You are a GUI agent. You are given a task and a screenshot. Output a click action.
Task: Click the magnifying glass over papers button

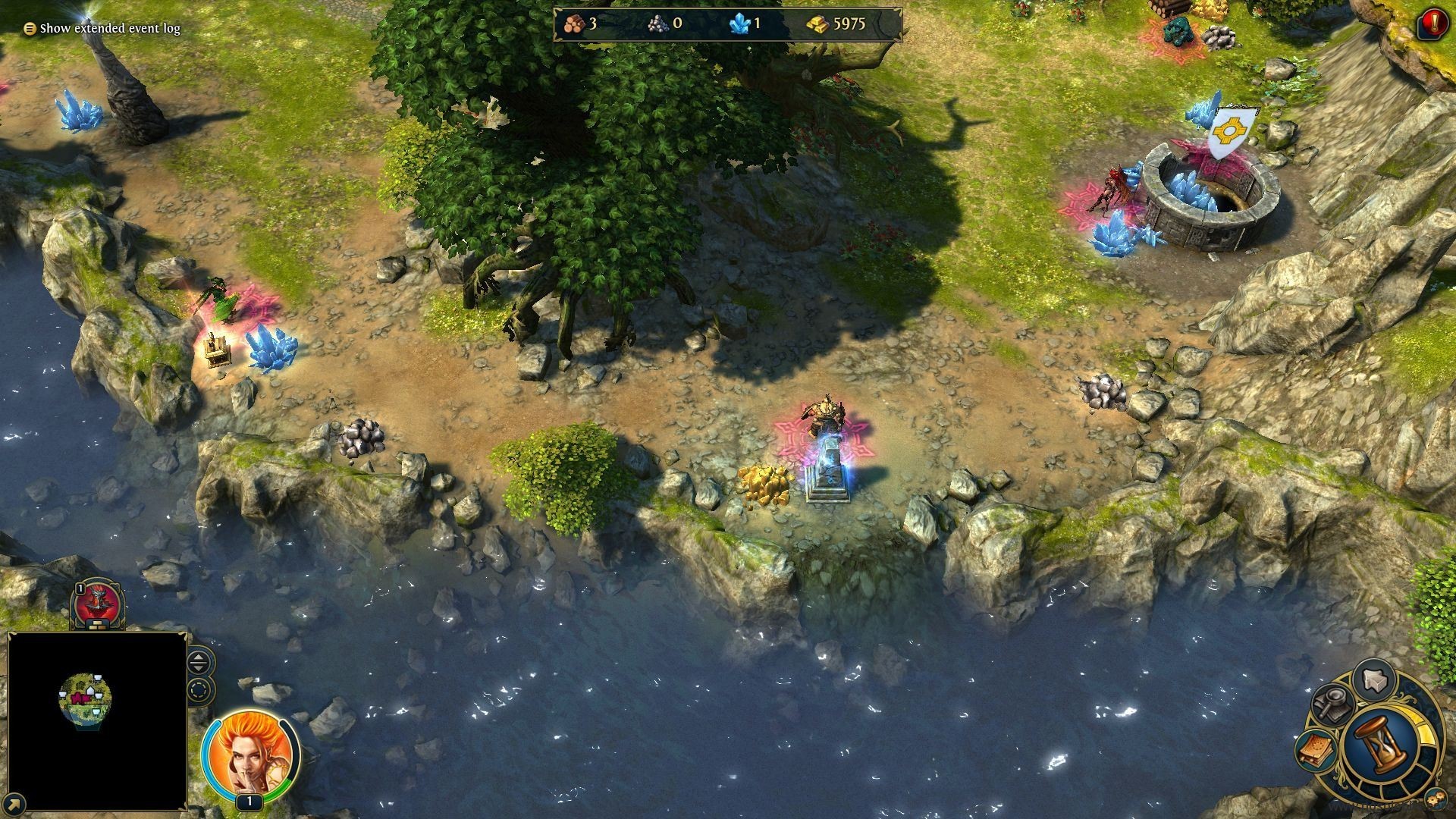pyautogui.click(x=1332, y=704)
